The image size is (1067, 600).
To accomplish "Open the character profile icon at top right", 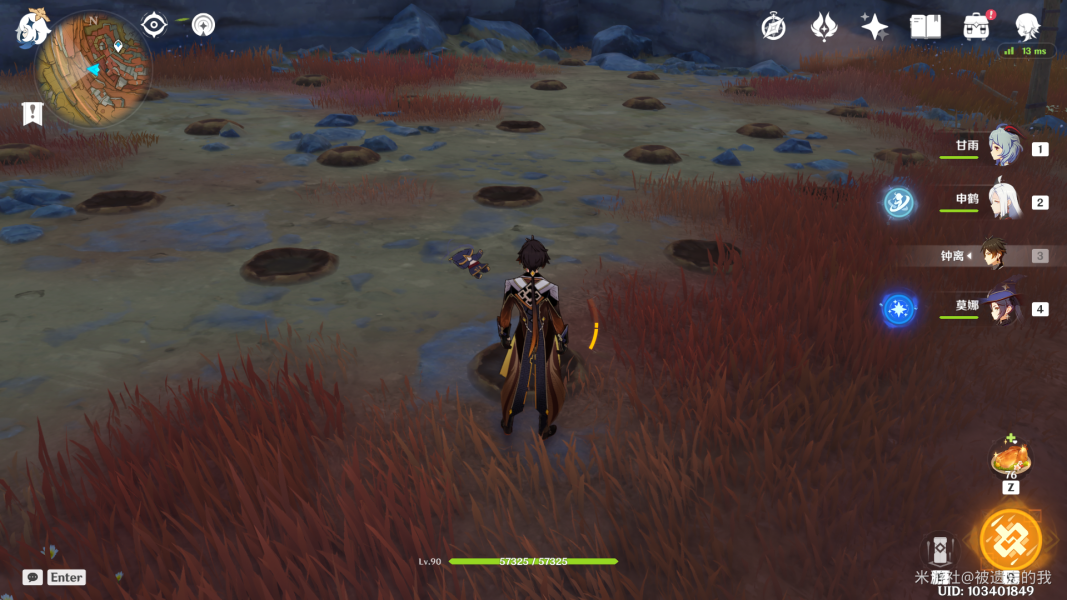I will (x=1027, y=27).
